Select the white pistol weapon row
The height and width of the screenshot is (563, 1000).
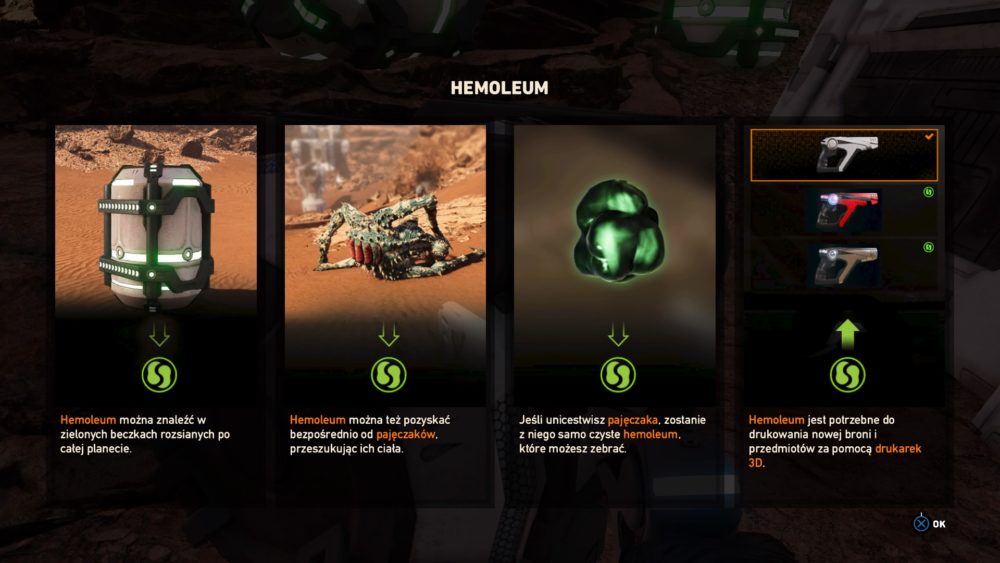[844, 155]
